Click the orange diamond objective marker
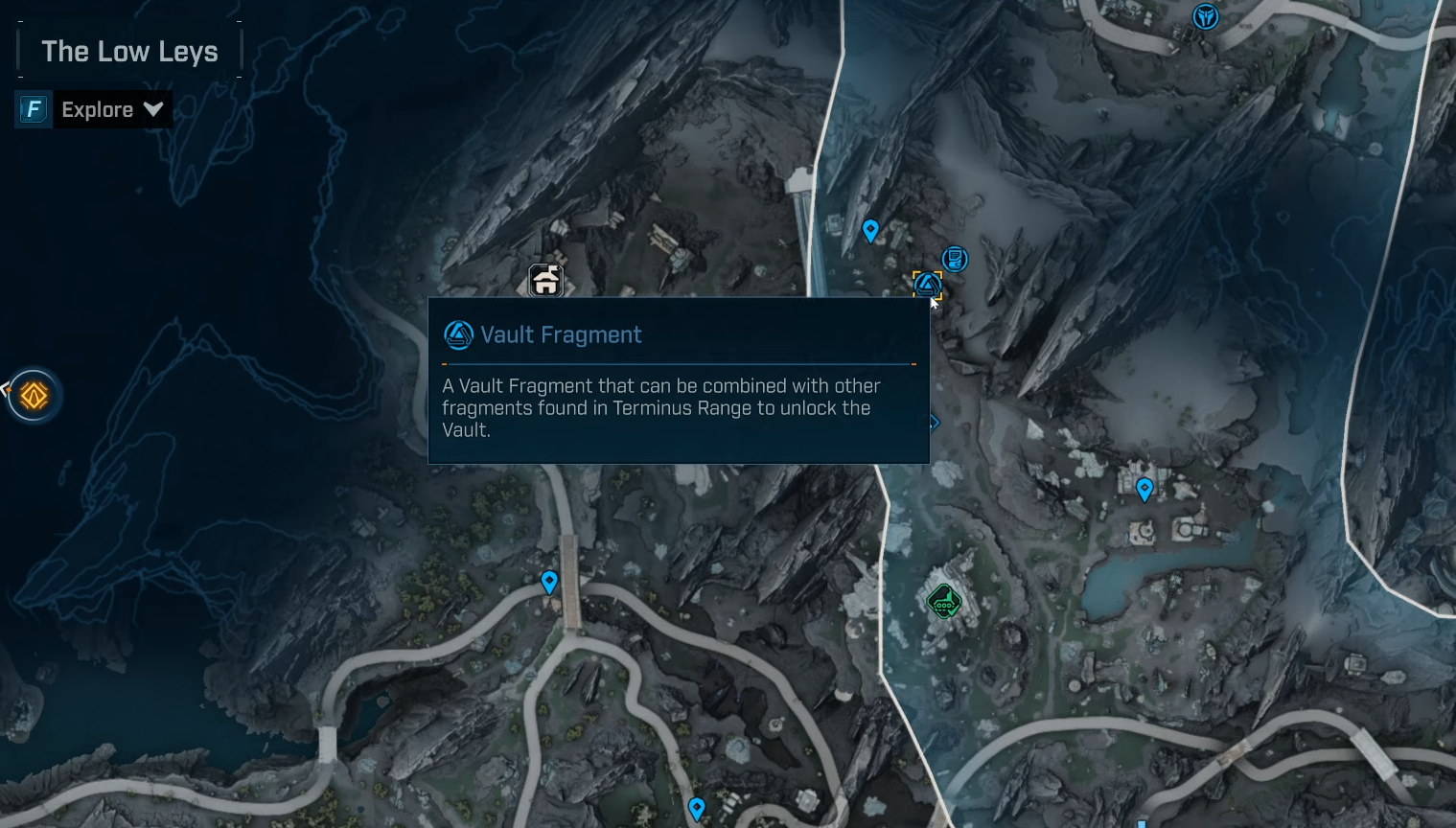1456x828 pixels. coord(35,395)
